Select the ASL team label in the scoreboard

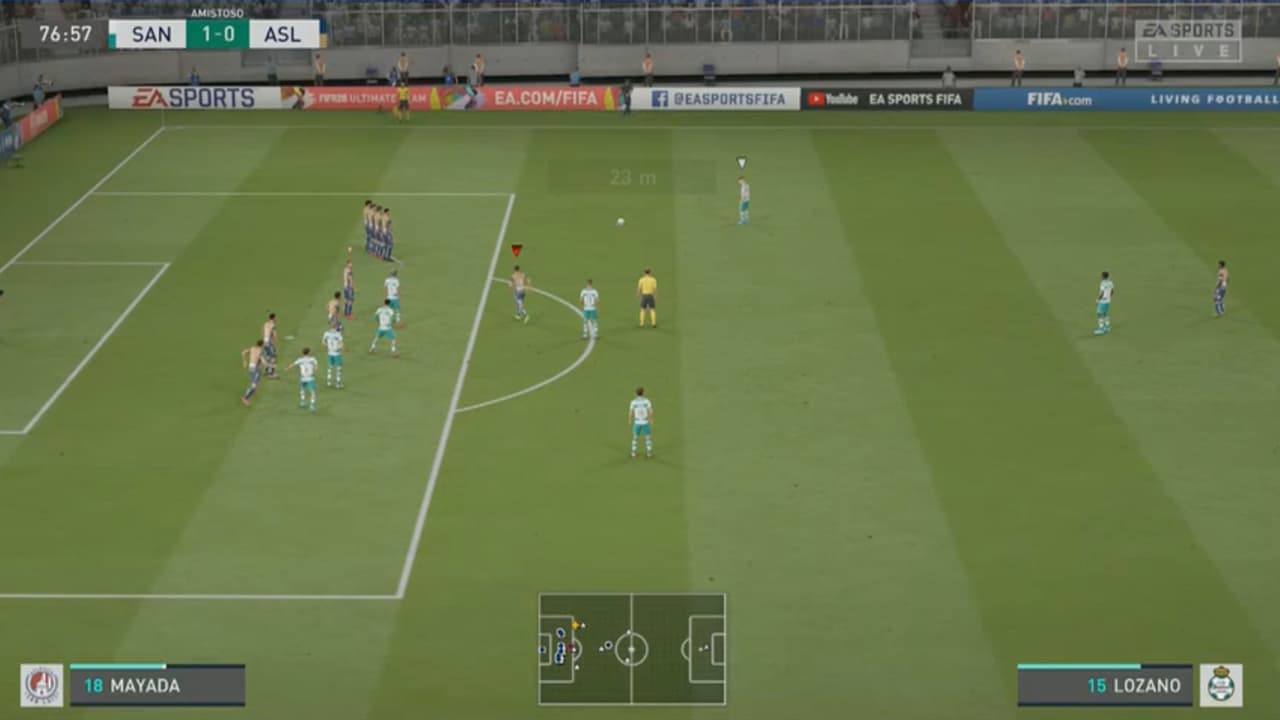[x=285, y=33]
